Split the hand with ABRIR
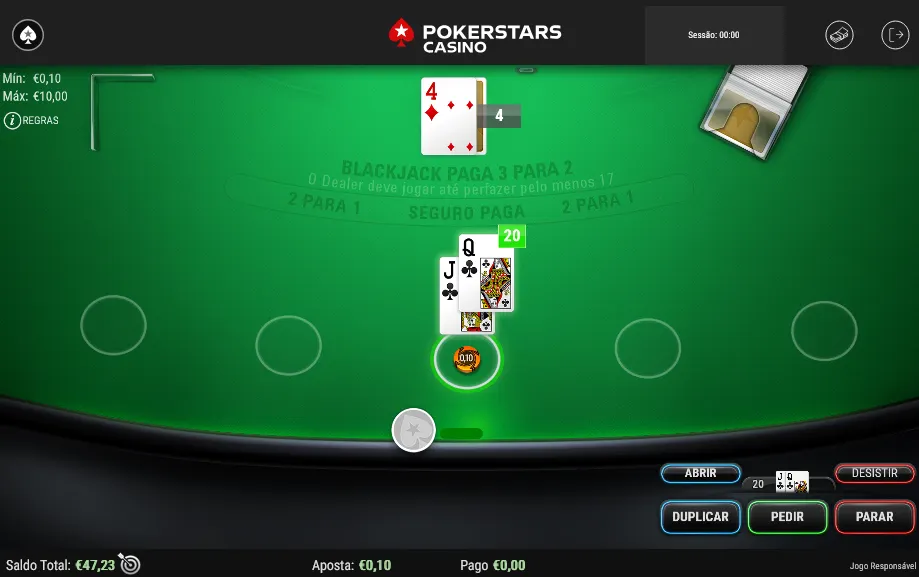This screenshot has width=919, height=577. point(700,473)
